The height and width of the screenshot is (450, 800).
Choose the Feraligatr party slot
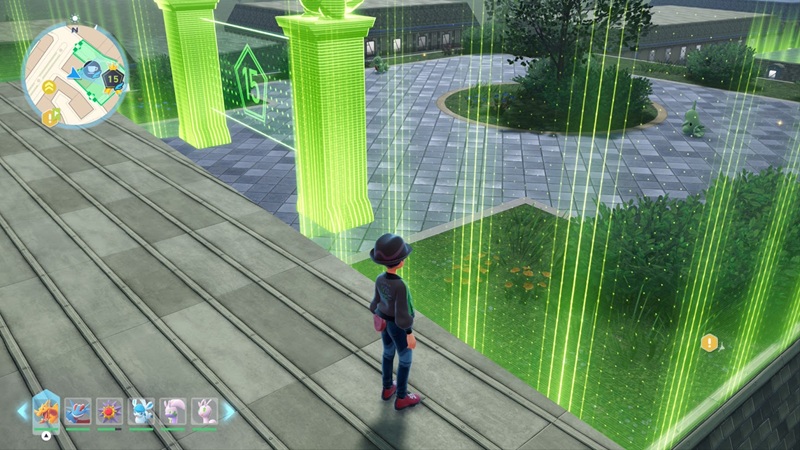click(x=80, y=411)
